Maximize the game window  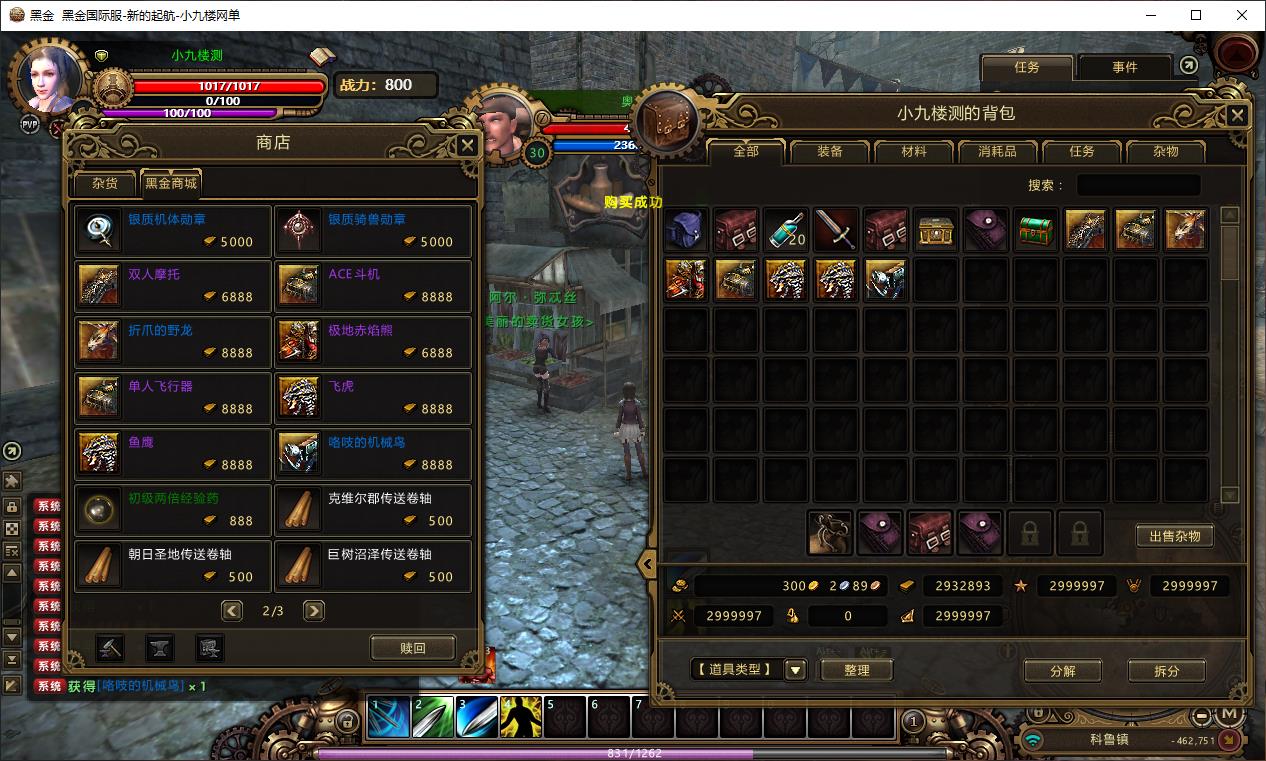[x=1196, y=15]
